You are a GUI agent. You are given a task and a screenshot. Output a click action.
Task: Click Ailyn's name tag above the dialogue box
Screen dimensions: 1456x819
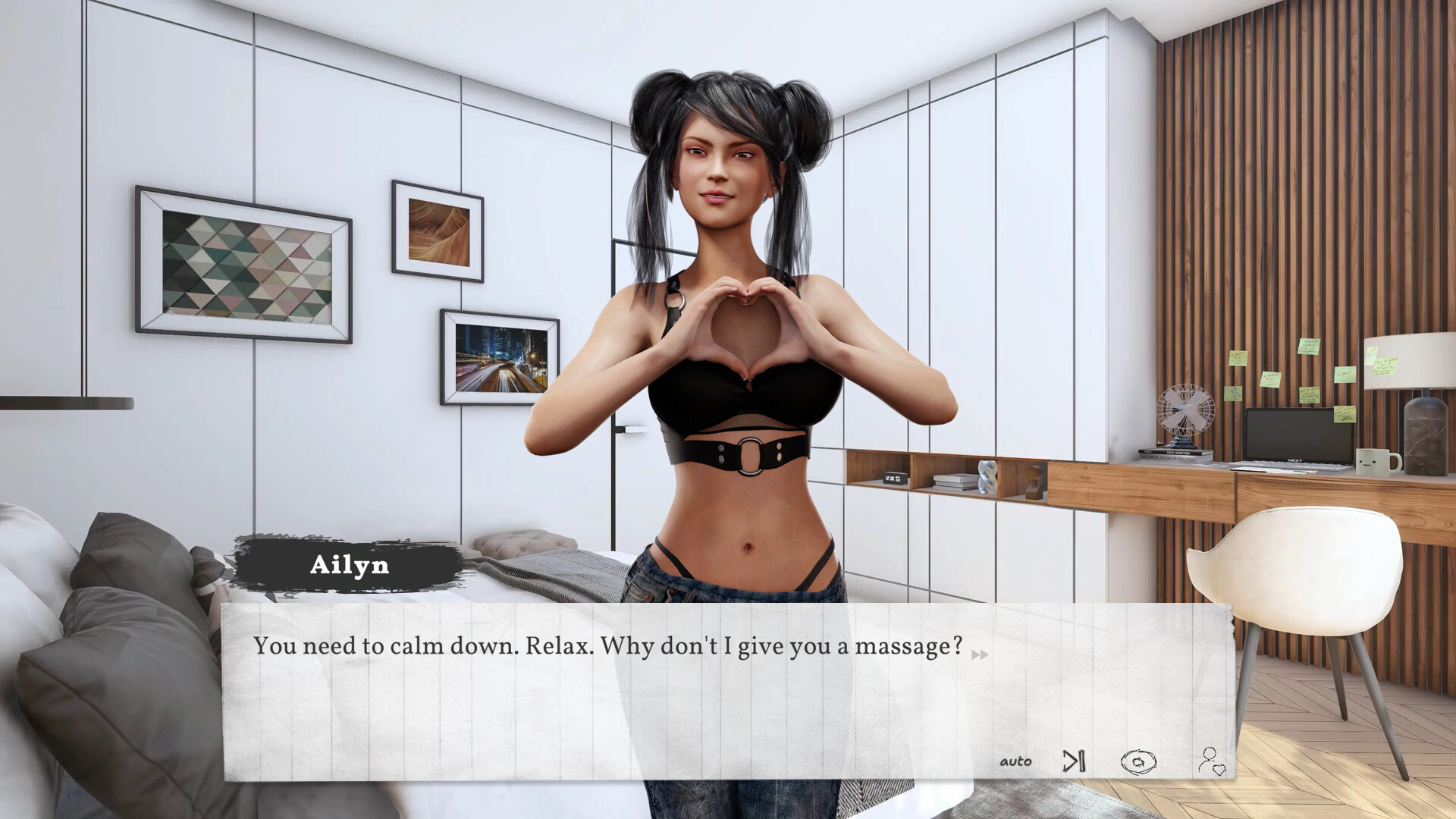(x=350, y=564)
